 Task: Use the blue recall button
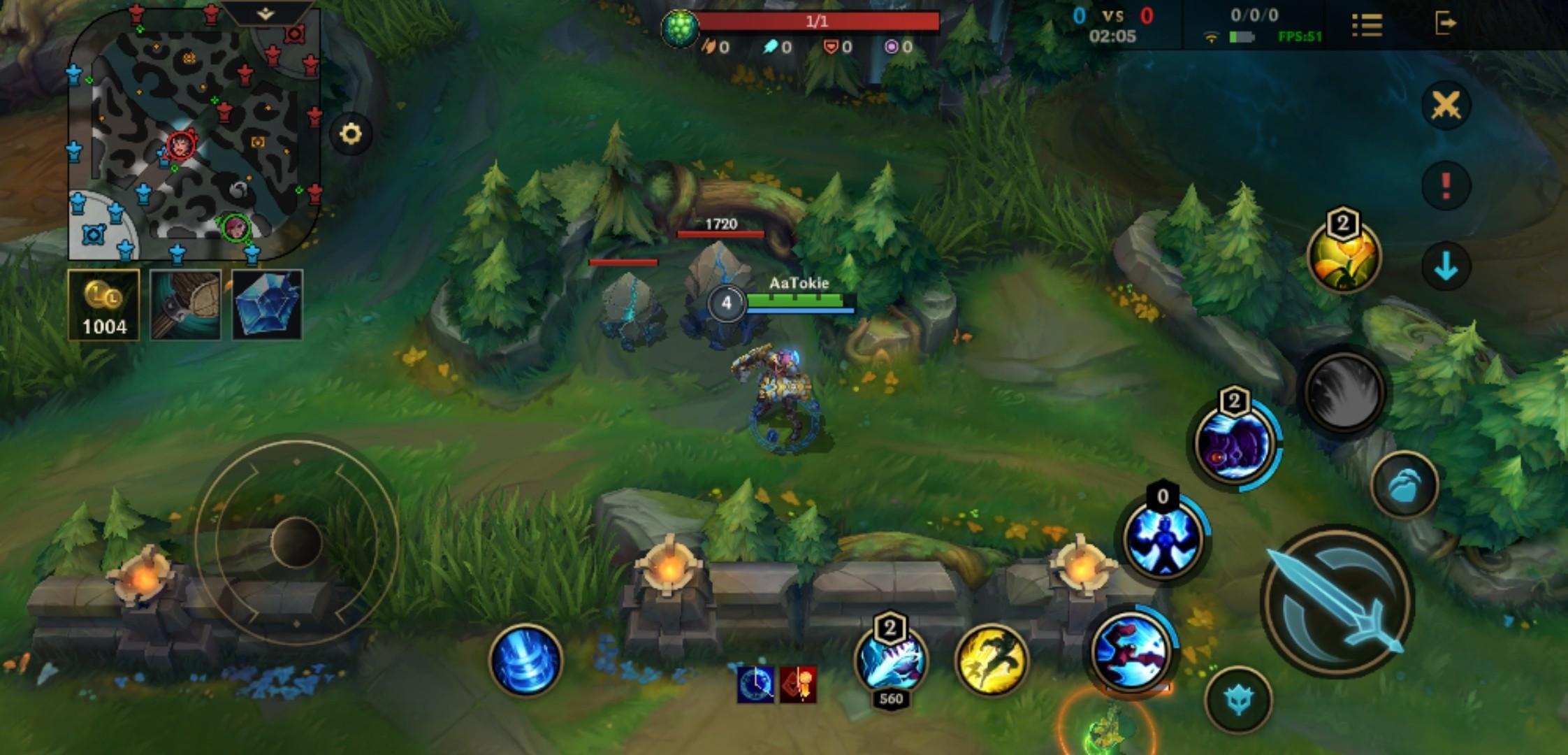click(525, 661)
